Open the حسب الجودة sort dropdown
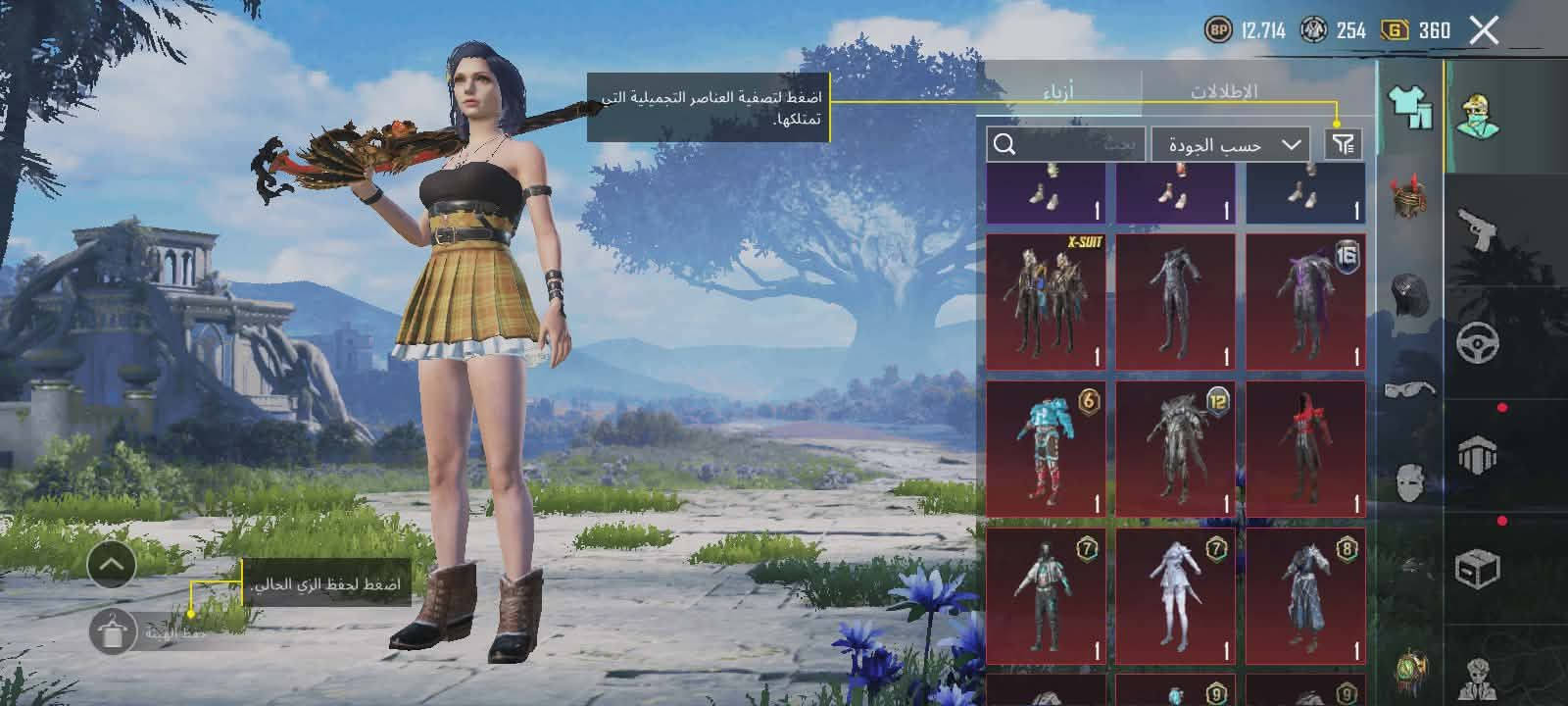This screenshot has height=706, width=1568. 1231,145
